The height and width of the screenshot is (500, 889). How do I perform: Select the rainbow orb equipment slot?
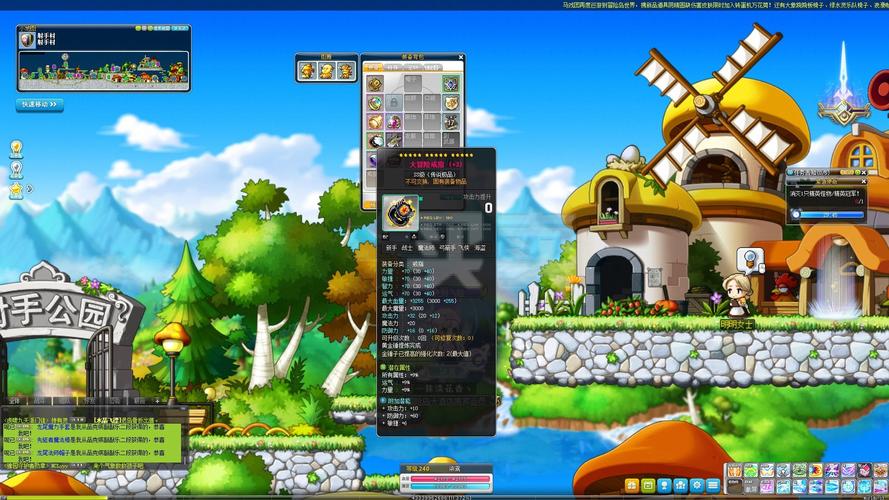(x=375, y=103)
